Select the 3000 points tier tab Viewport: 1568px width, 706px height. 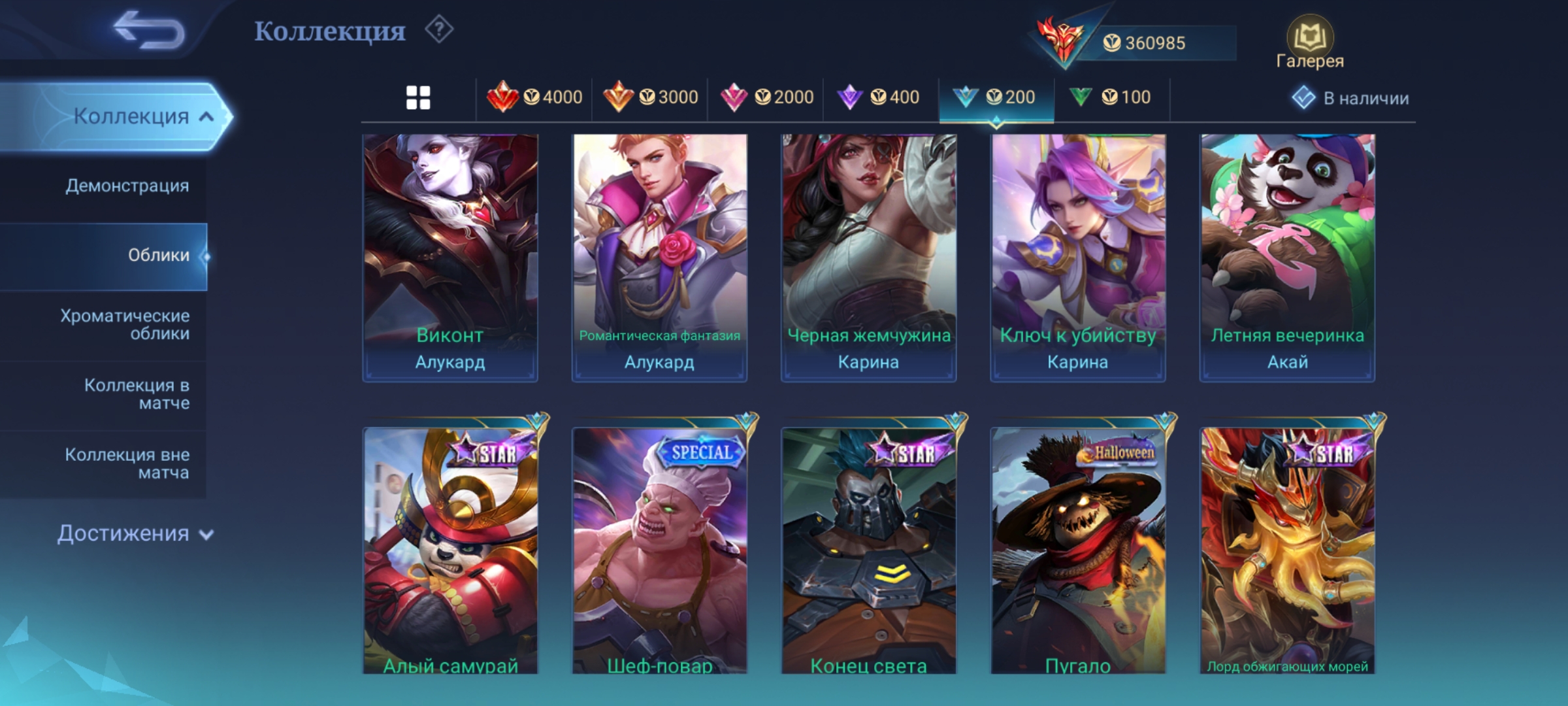650,98
